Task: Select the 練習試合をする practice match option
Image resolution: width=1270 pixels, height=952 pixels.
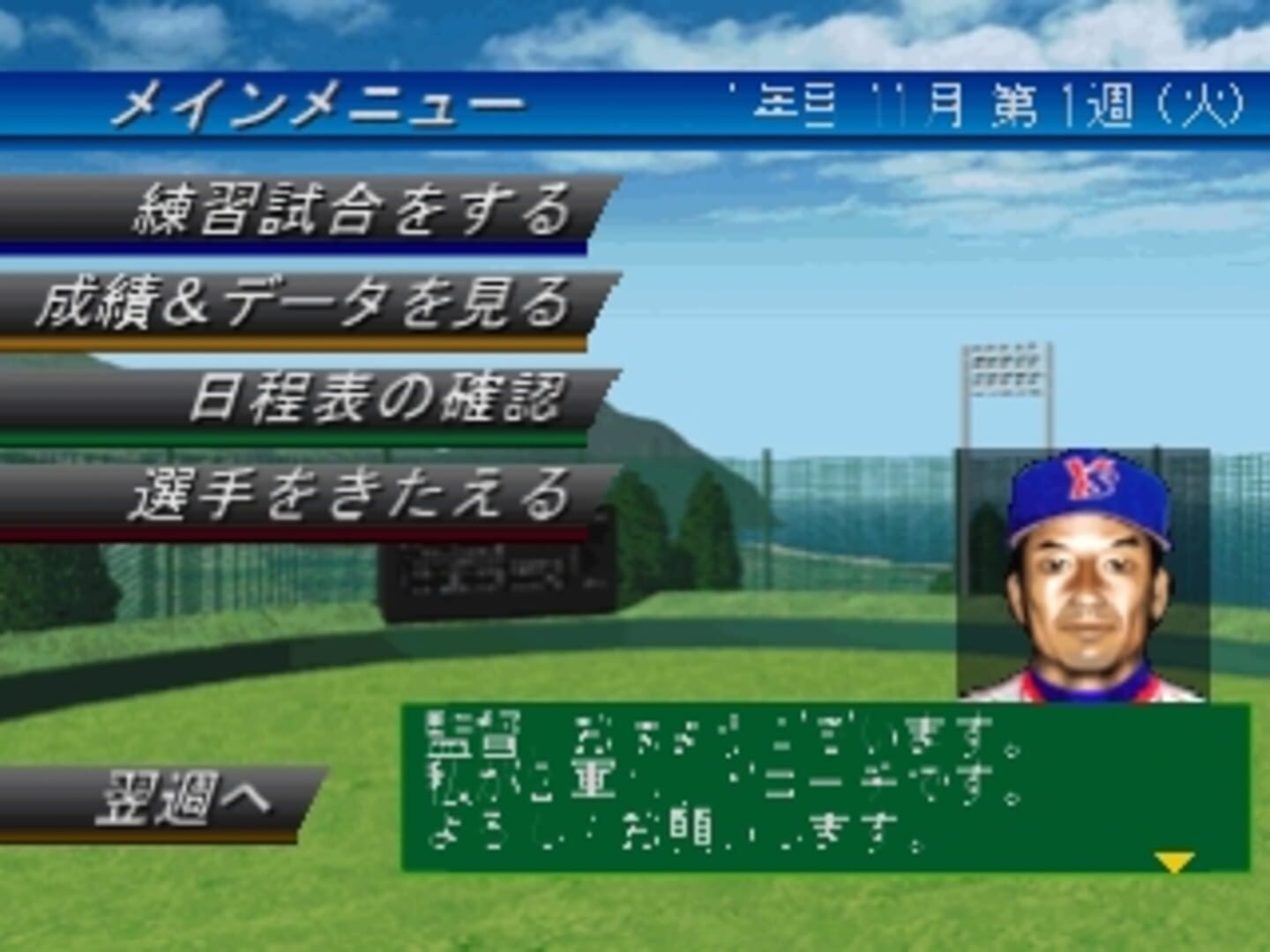Action: (353, 210)
